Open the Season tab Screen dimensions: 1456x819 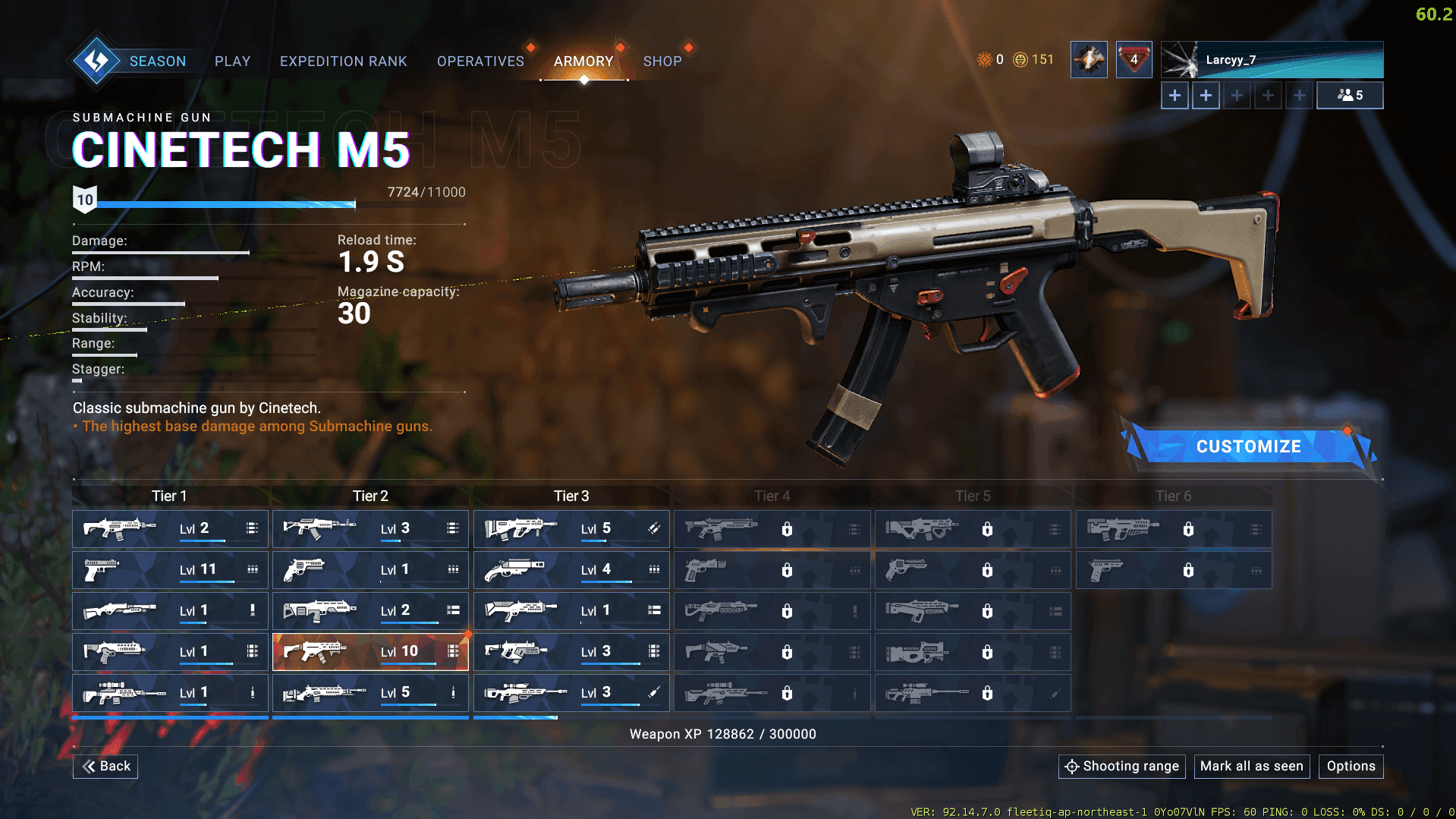(x=157, y=61)
